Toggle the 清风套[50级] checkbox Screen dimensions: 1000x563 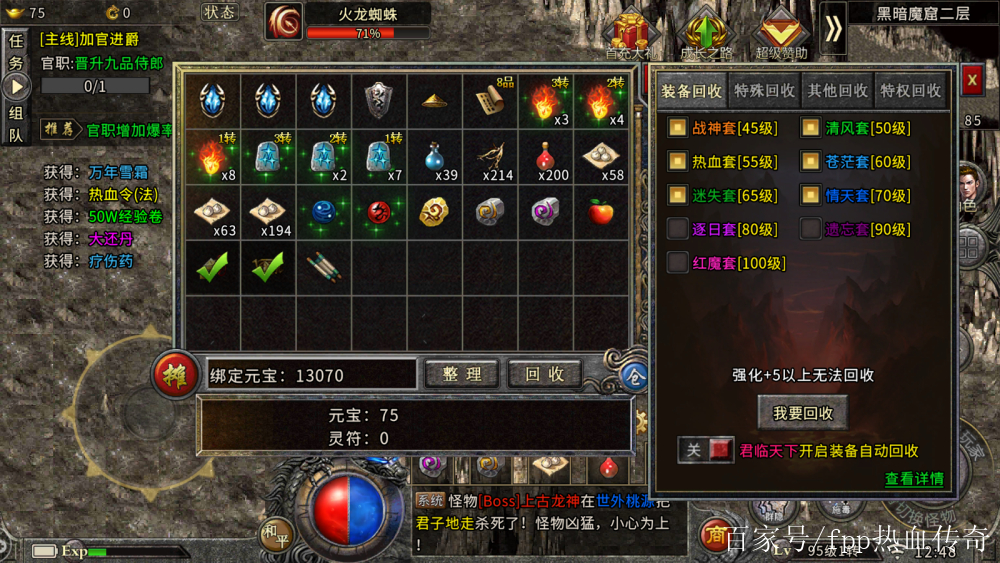click(x=810, y=128)
